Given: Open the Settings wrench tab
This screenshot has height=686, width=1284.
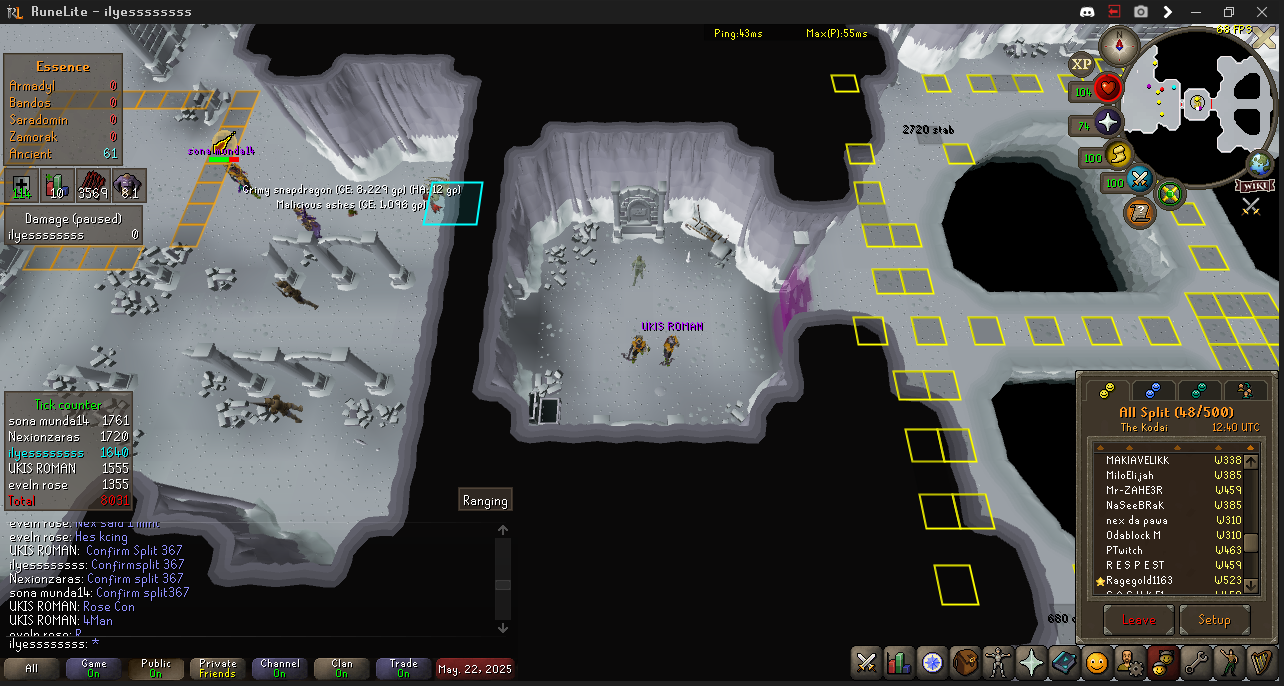Looking at the screenshot, I should pos(1195,662).
